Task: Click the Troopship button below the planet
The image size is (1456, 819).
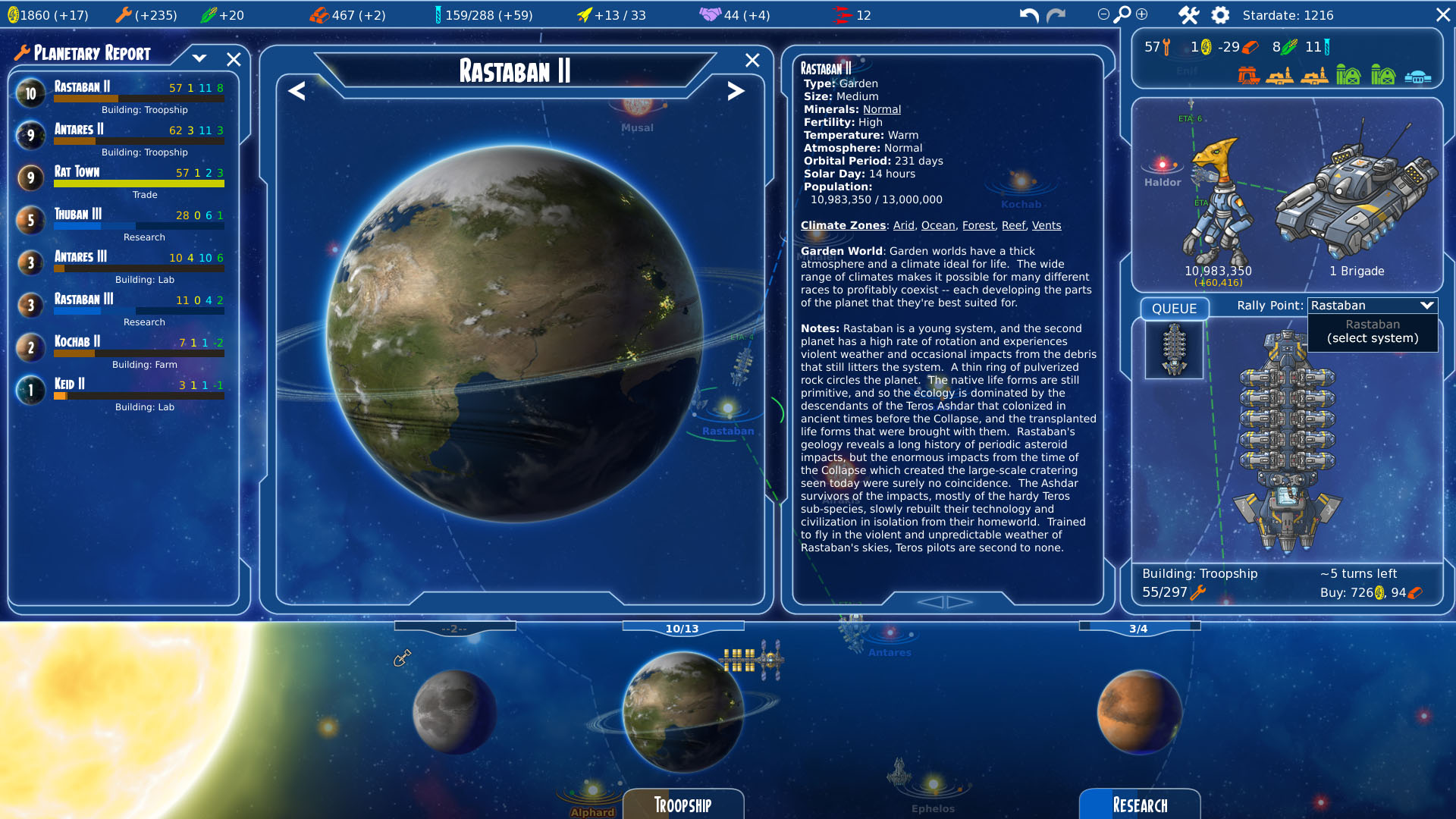Action: 682,805
